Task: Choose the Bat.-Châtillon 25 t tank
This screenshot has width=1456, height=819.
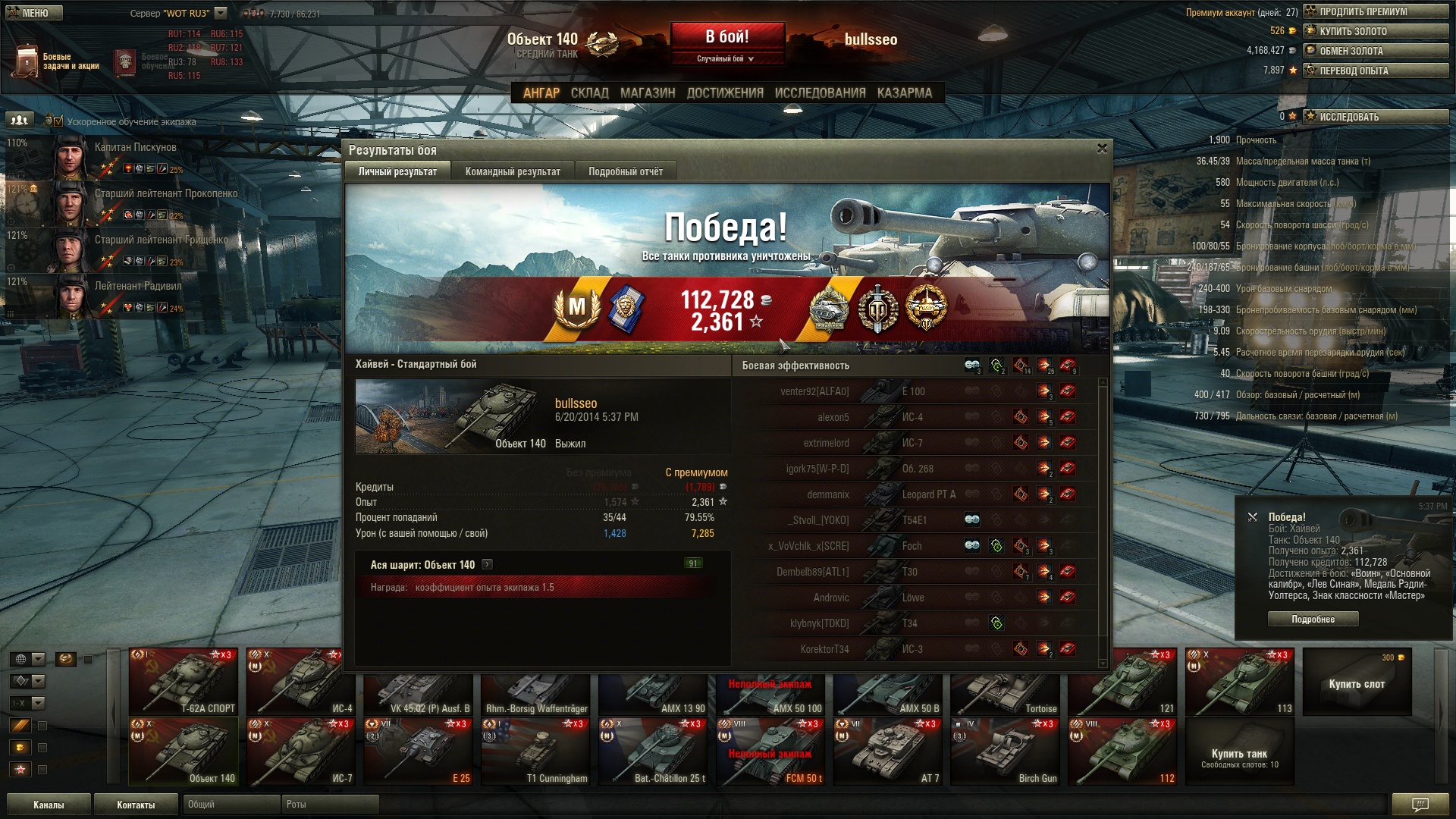Action: pyautogui.click(x=653, y=752)
